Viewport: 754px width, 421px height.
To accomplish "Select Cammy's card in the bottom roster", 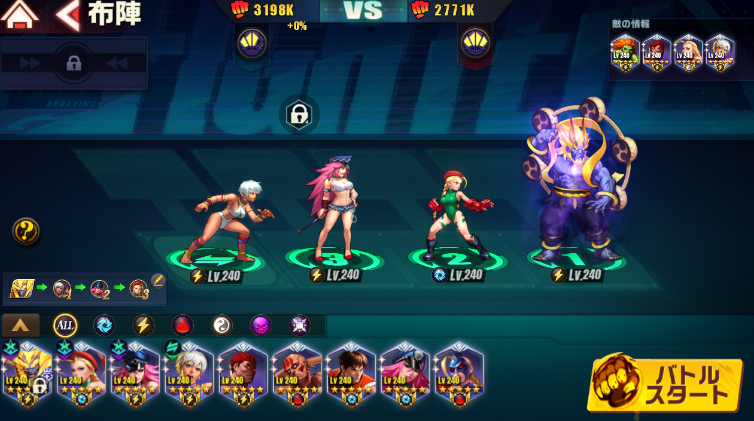I will coord(81,375).
